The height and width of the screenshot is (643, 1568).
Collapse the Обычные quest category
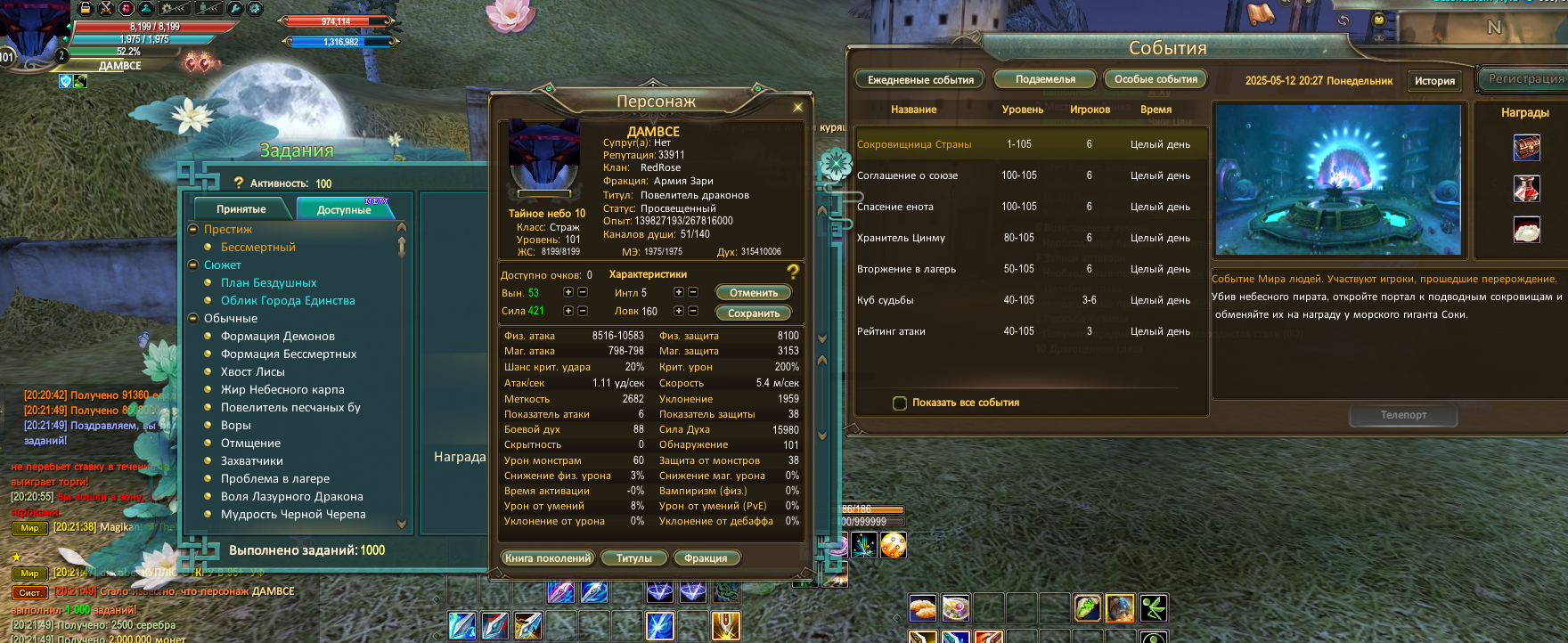tap(194, 318)
